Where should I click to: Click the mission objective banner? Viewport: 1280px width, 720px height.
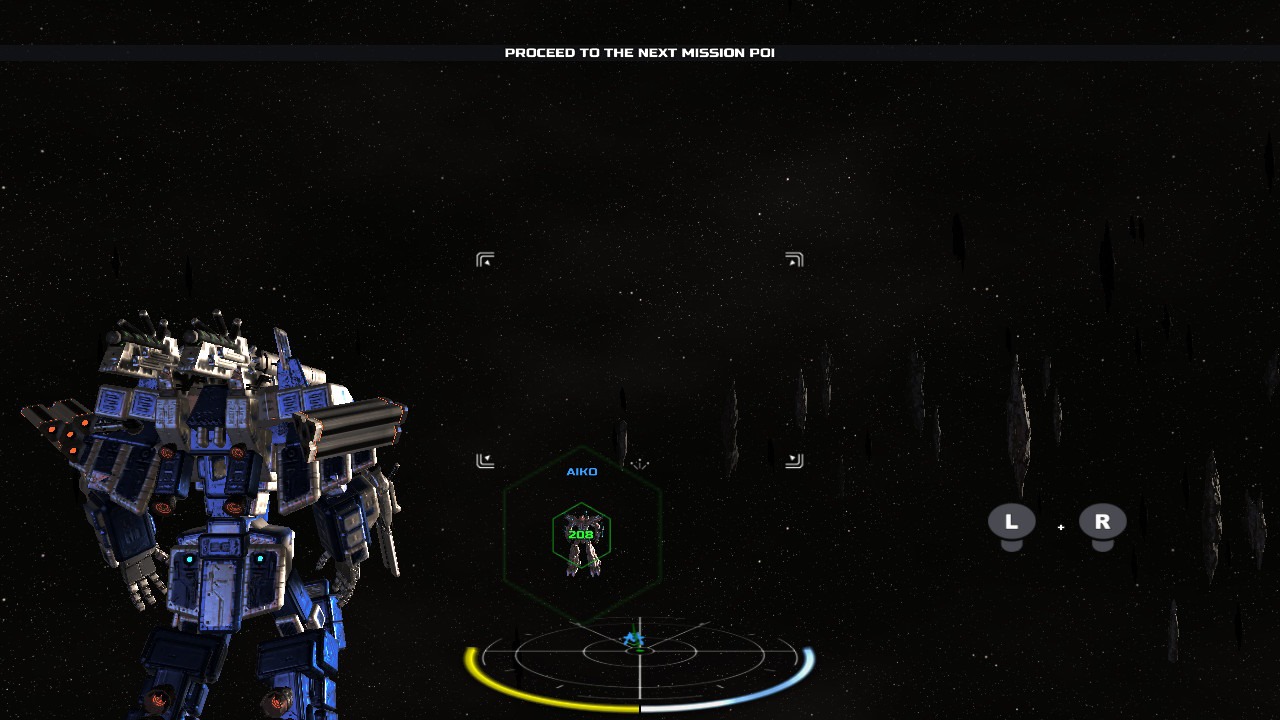pyautogui.click(x=639, y=53)
